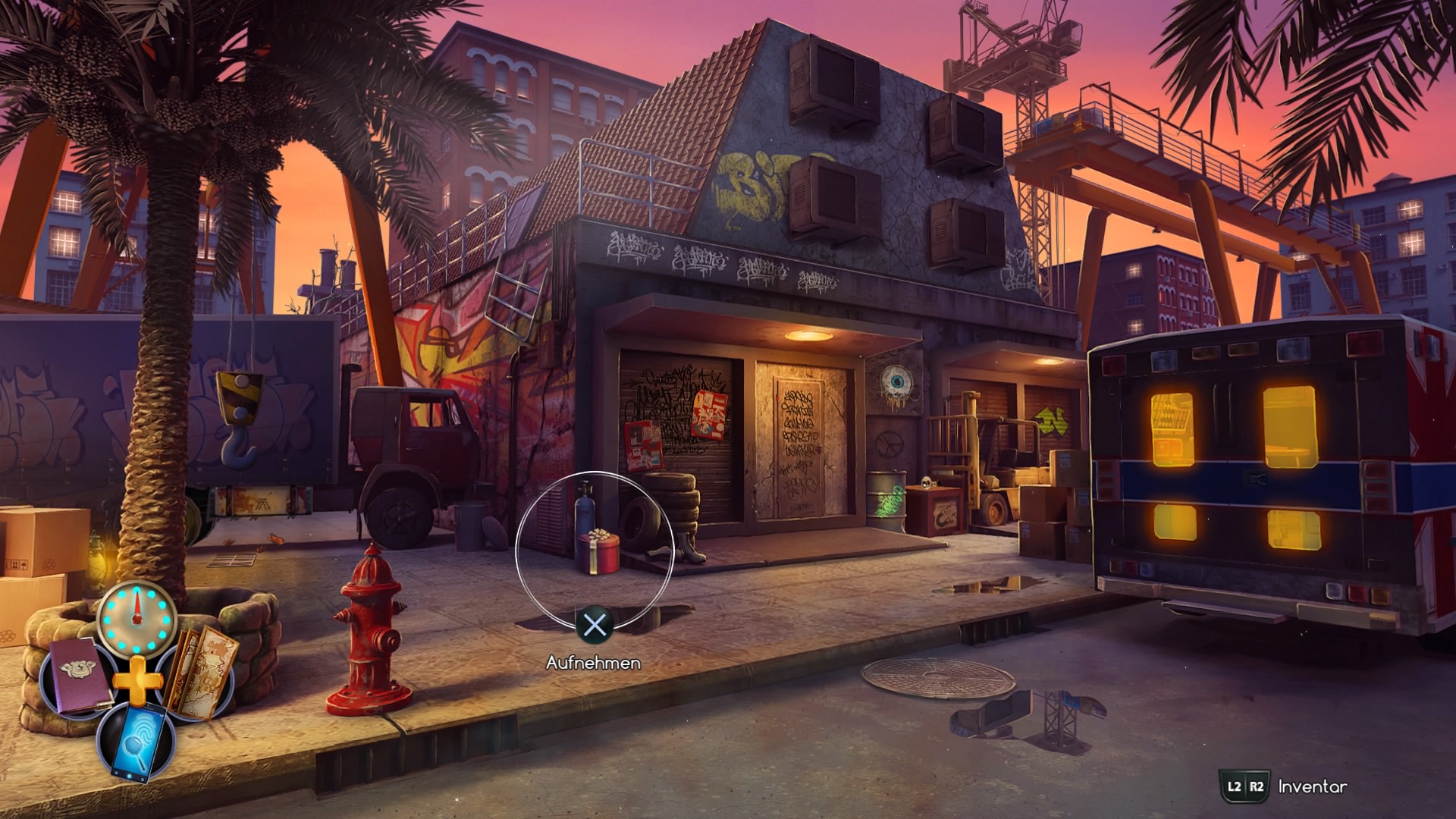Viewport: 1456px width, 819px height.
Task: Open the purple journal book
Action: click(78, 676)
